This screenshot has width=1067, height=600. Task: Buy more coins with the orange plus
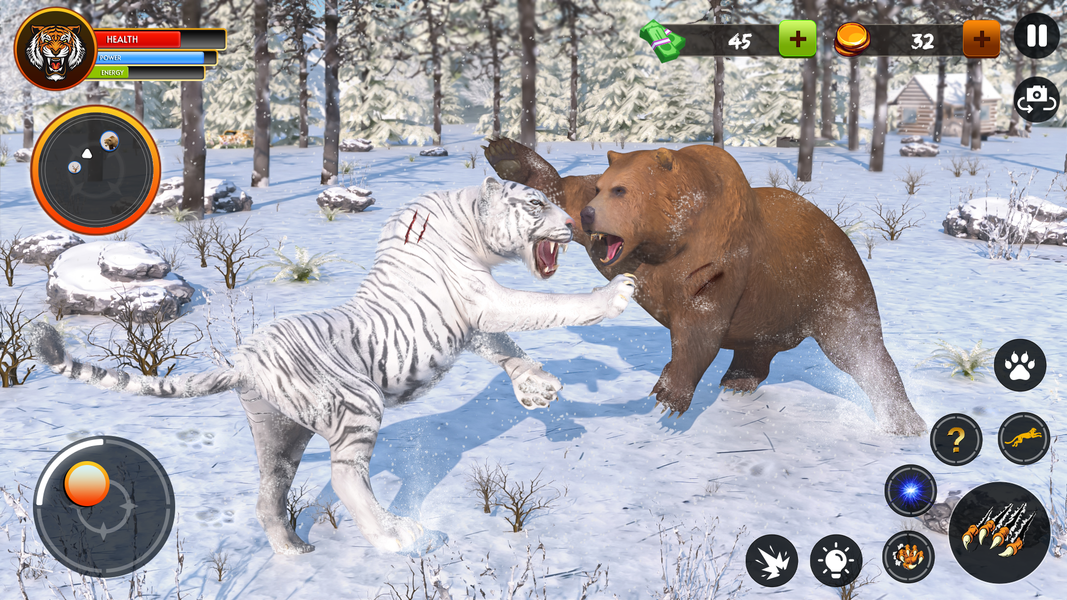point(981,39)
